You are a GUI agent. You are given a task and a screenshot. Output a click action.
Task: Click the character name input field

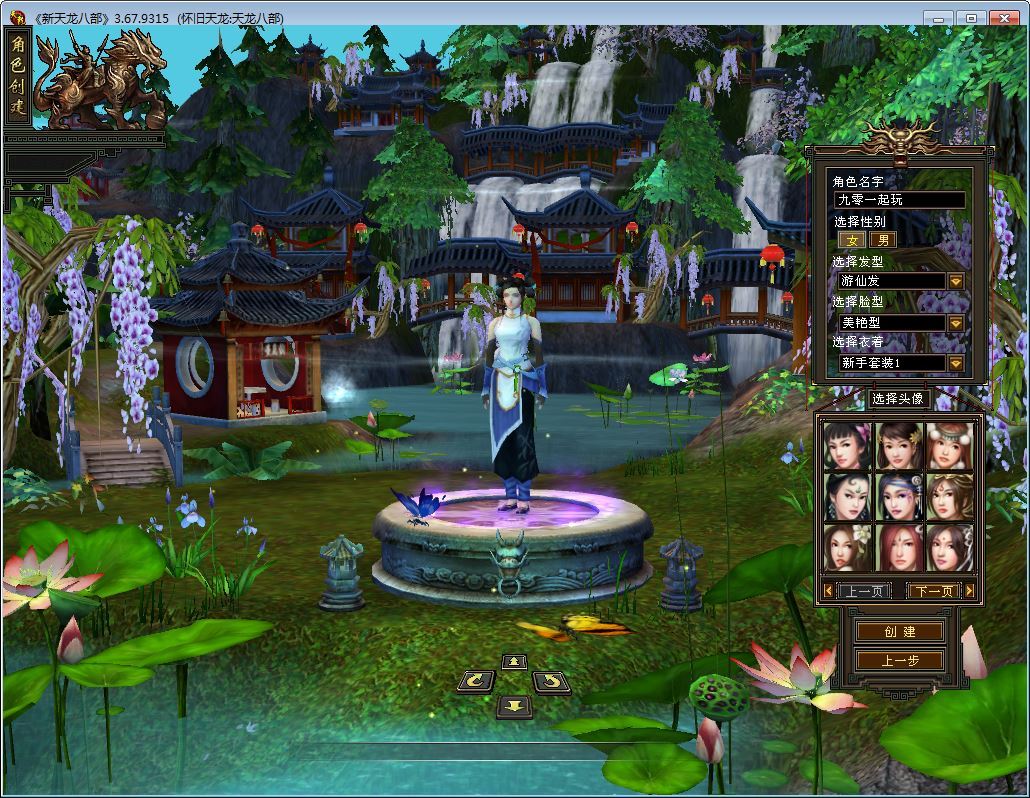899,200
